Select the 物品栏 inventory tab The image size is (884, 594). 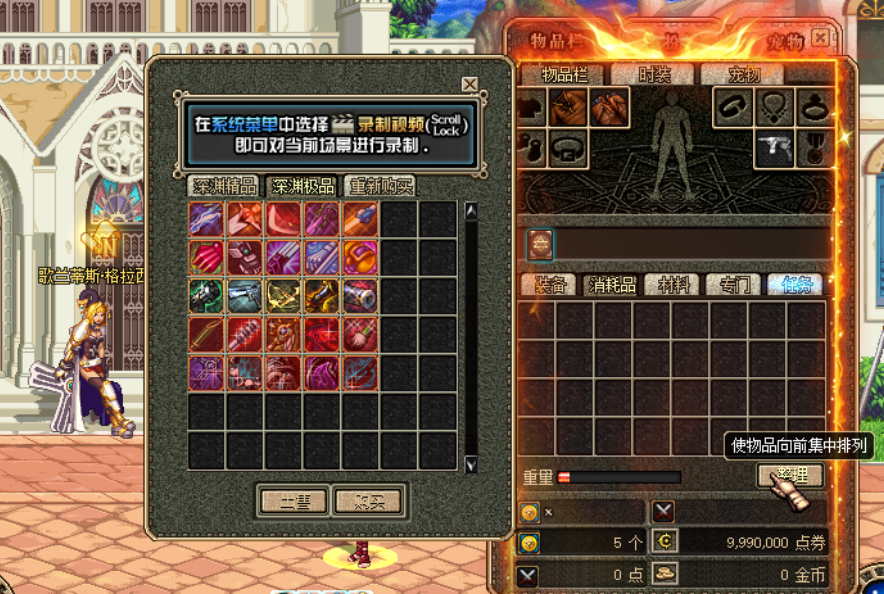pyautogui.click(x=567, y=75)
